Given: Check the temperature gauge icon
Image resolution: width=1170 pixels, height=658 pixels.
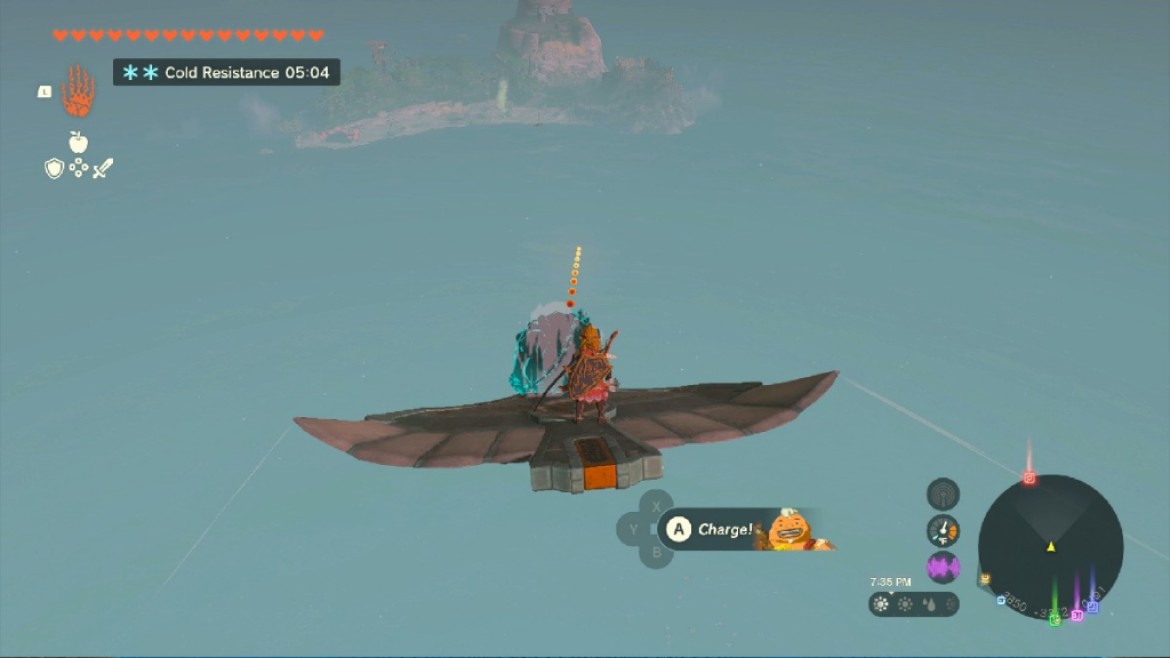Looking at the screenshot, I should 943,530.
